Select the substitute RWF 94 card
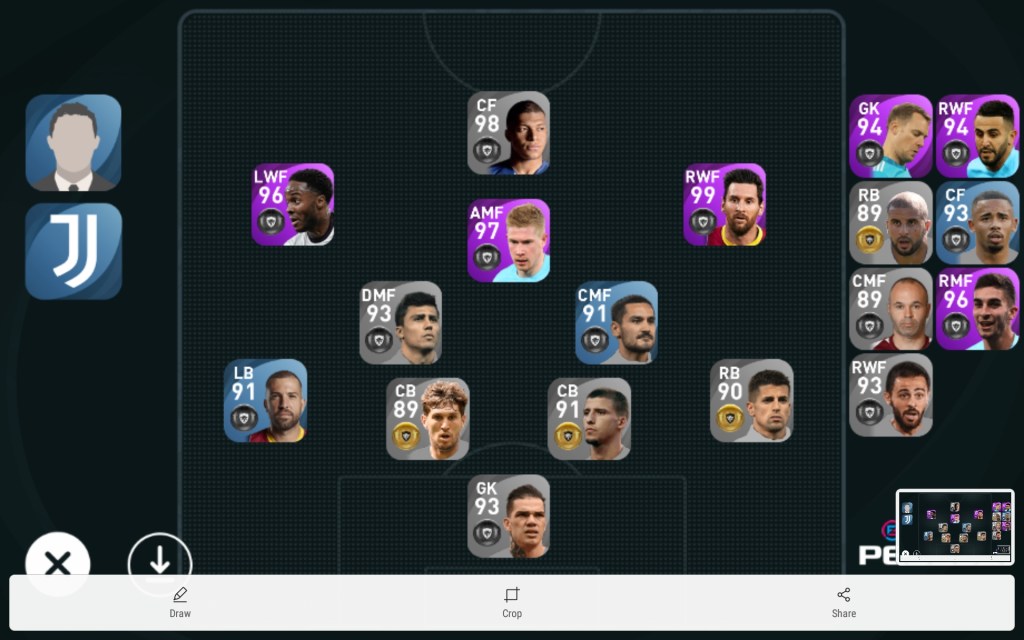This screenshot has height=640, width=1024. tap(977, 136)
